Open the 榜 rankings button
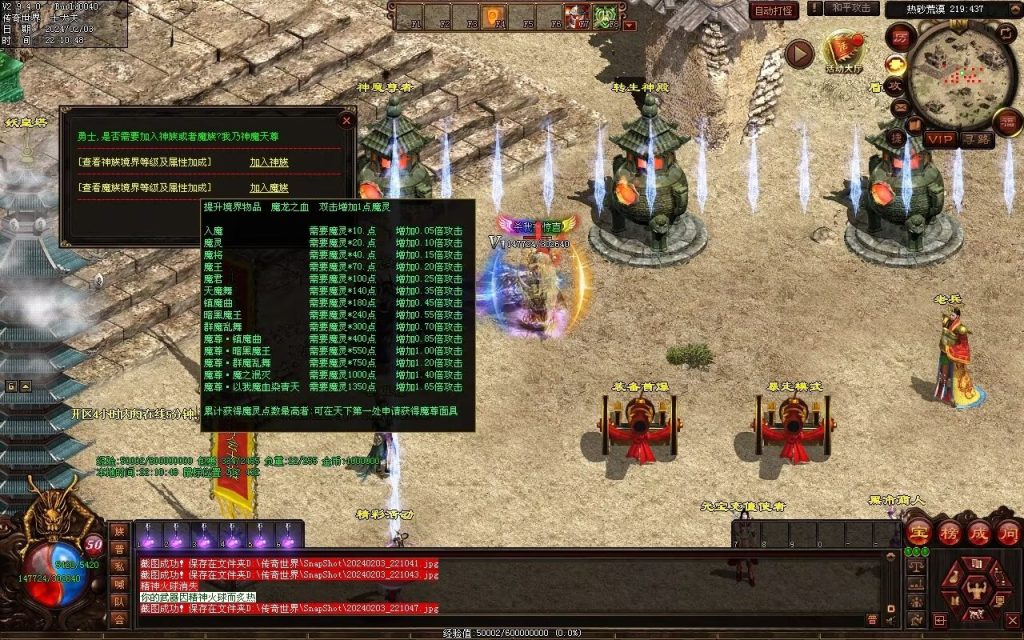 click(x=949, y=531)
